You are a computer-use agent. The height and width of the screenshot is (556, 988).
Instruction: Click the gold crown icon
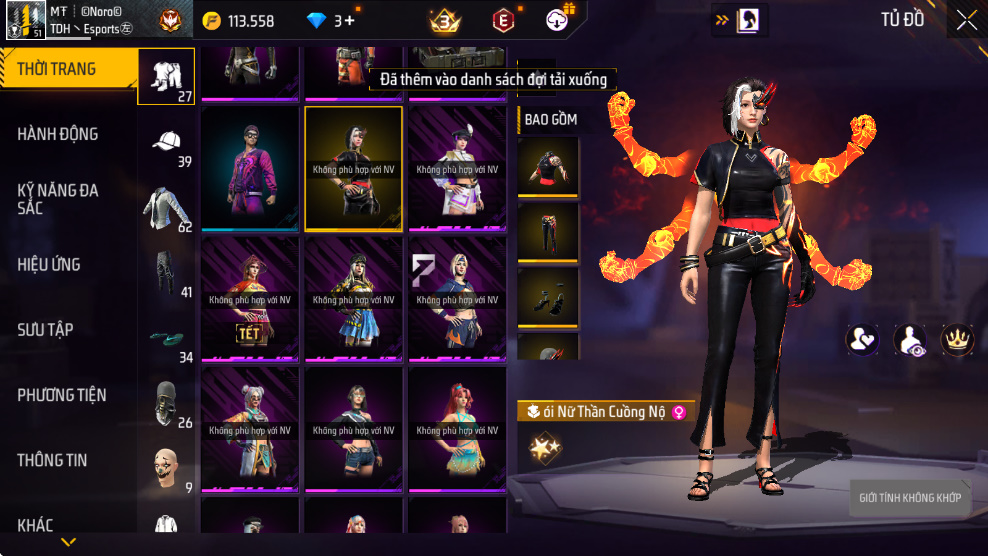pos(958,339)
